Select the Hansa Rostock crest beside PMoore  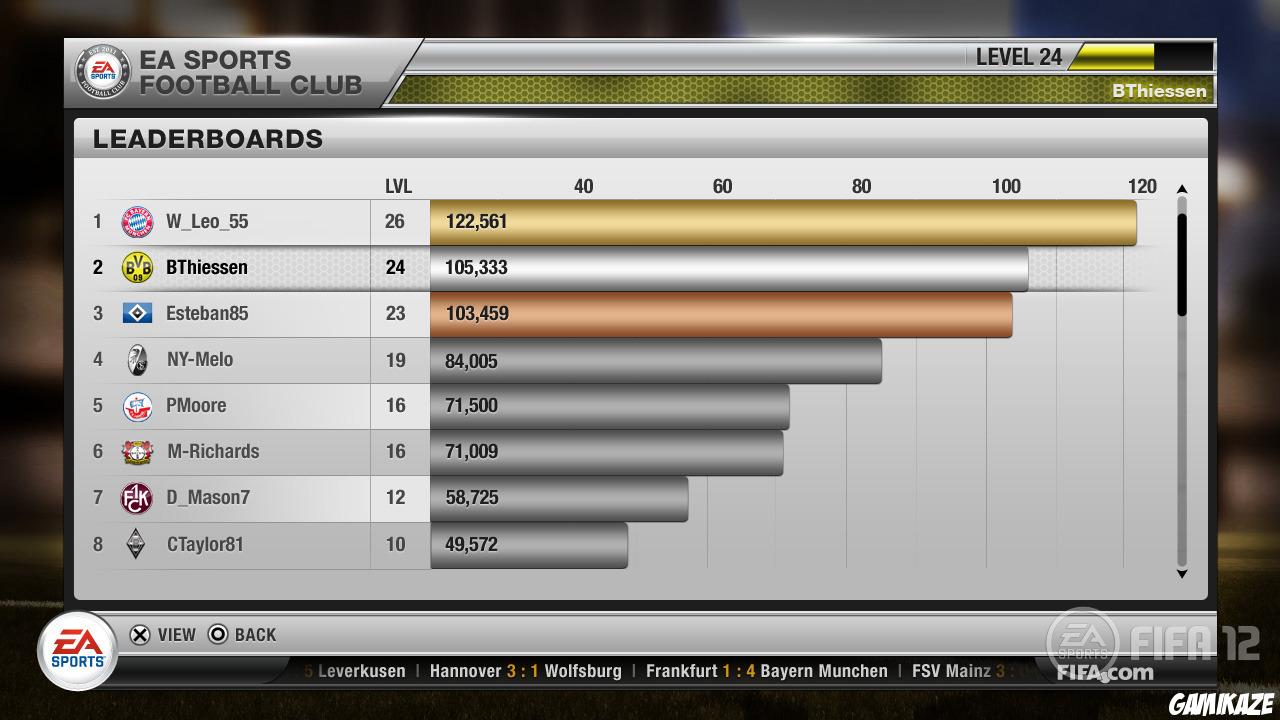(135, 405)
